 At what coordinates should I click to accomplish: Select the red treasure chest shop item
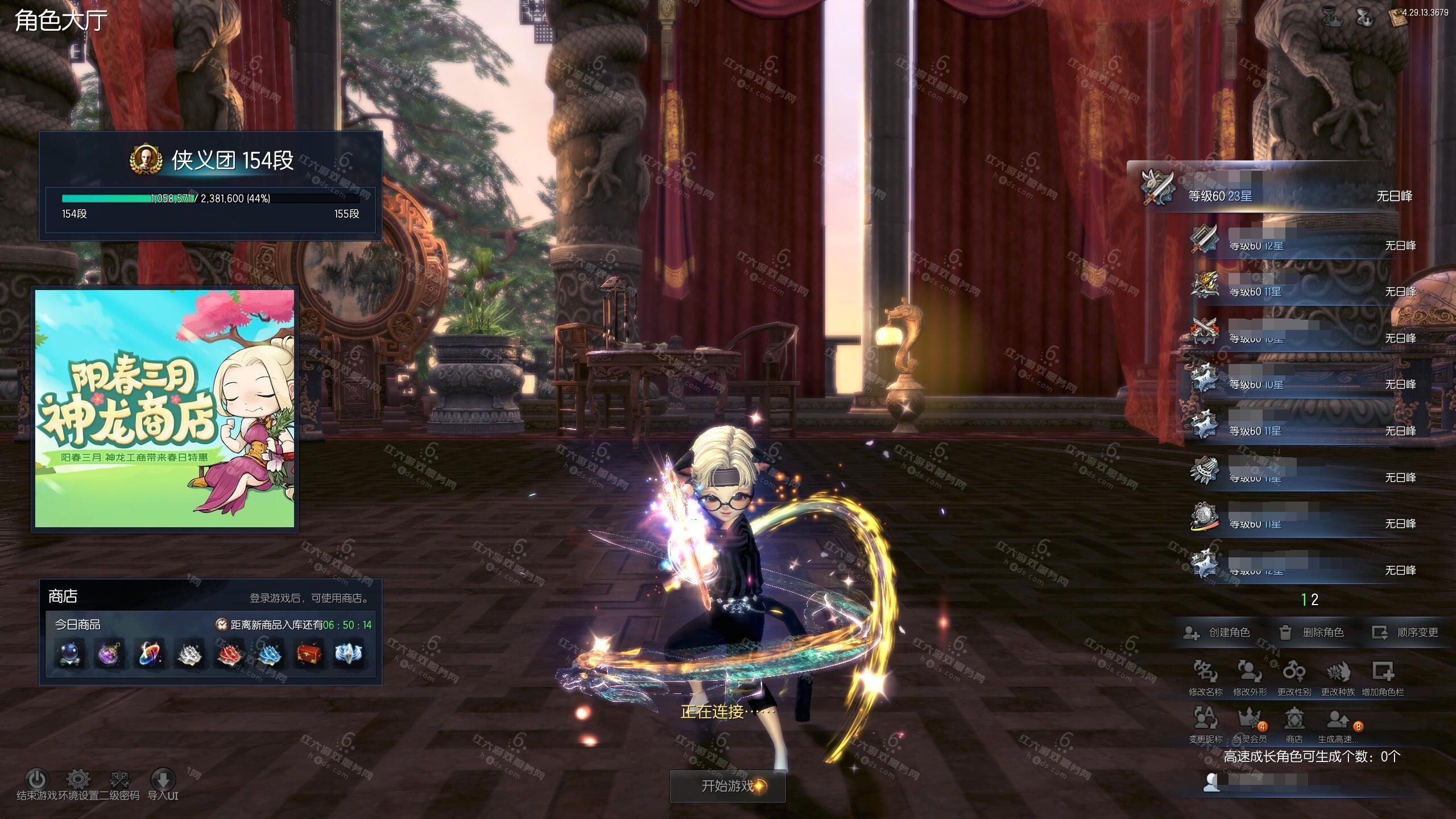pyautogui.click(x=309, y=654)
